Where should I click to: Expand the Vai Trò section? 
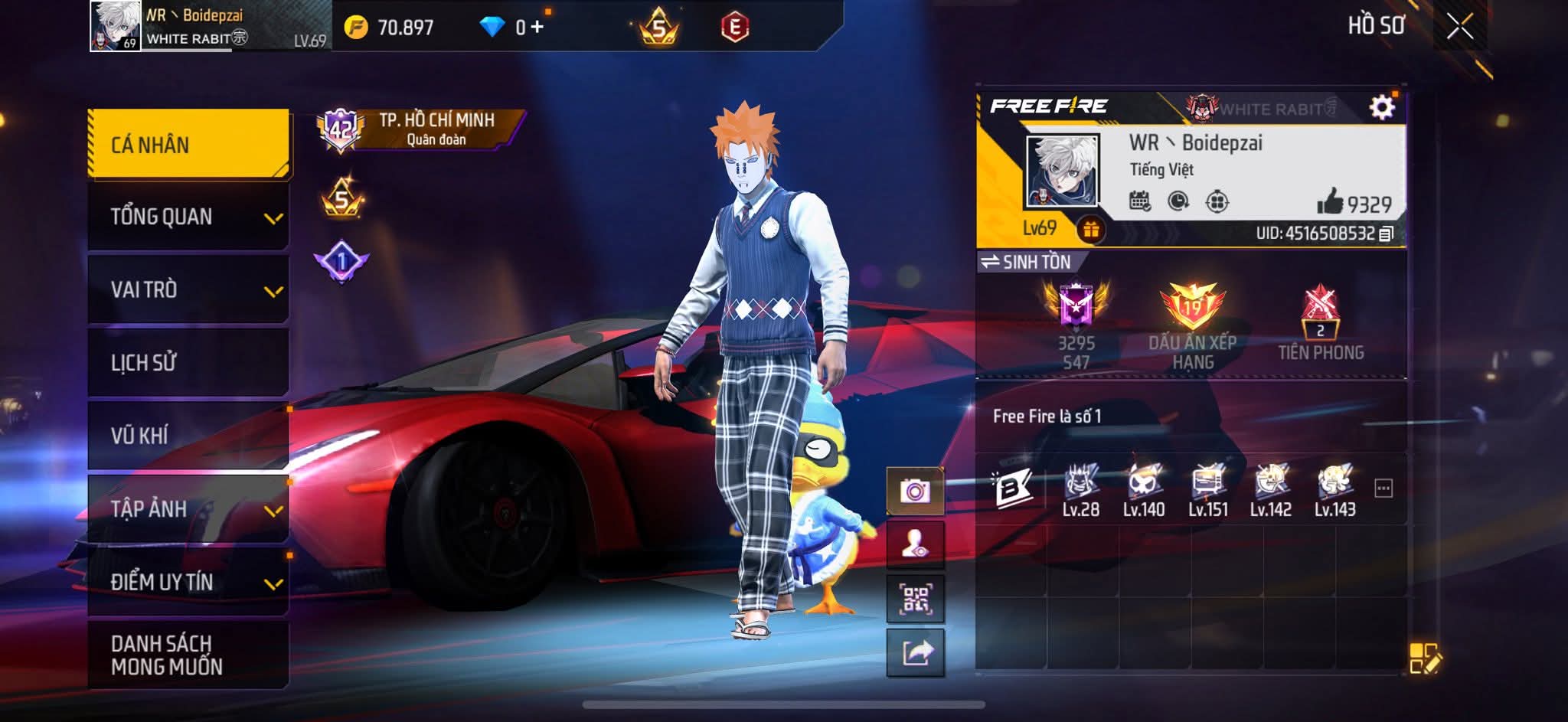coord(188,290)
